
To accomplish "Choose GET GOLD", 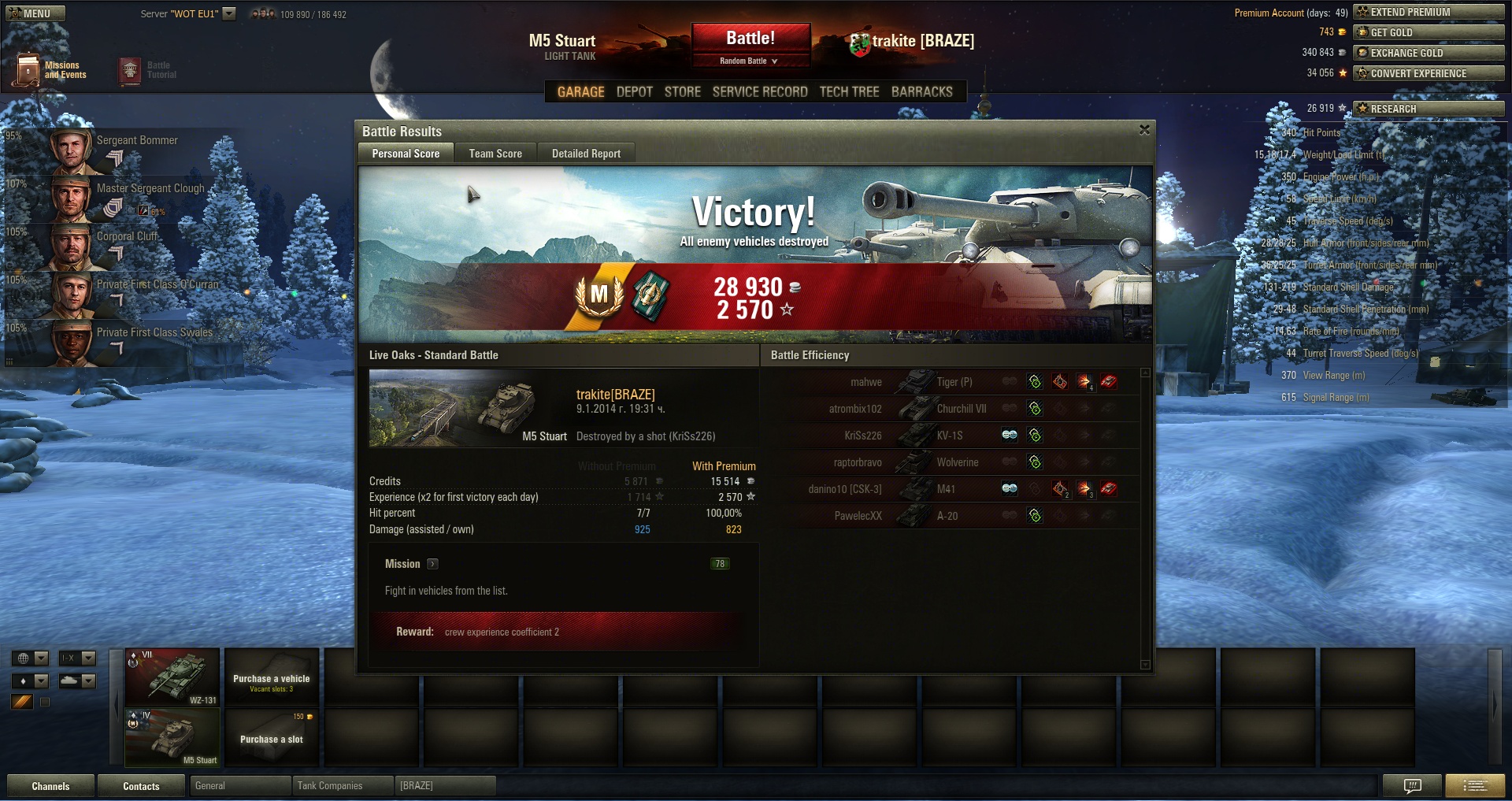I will point(1428,32).
